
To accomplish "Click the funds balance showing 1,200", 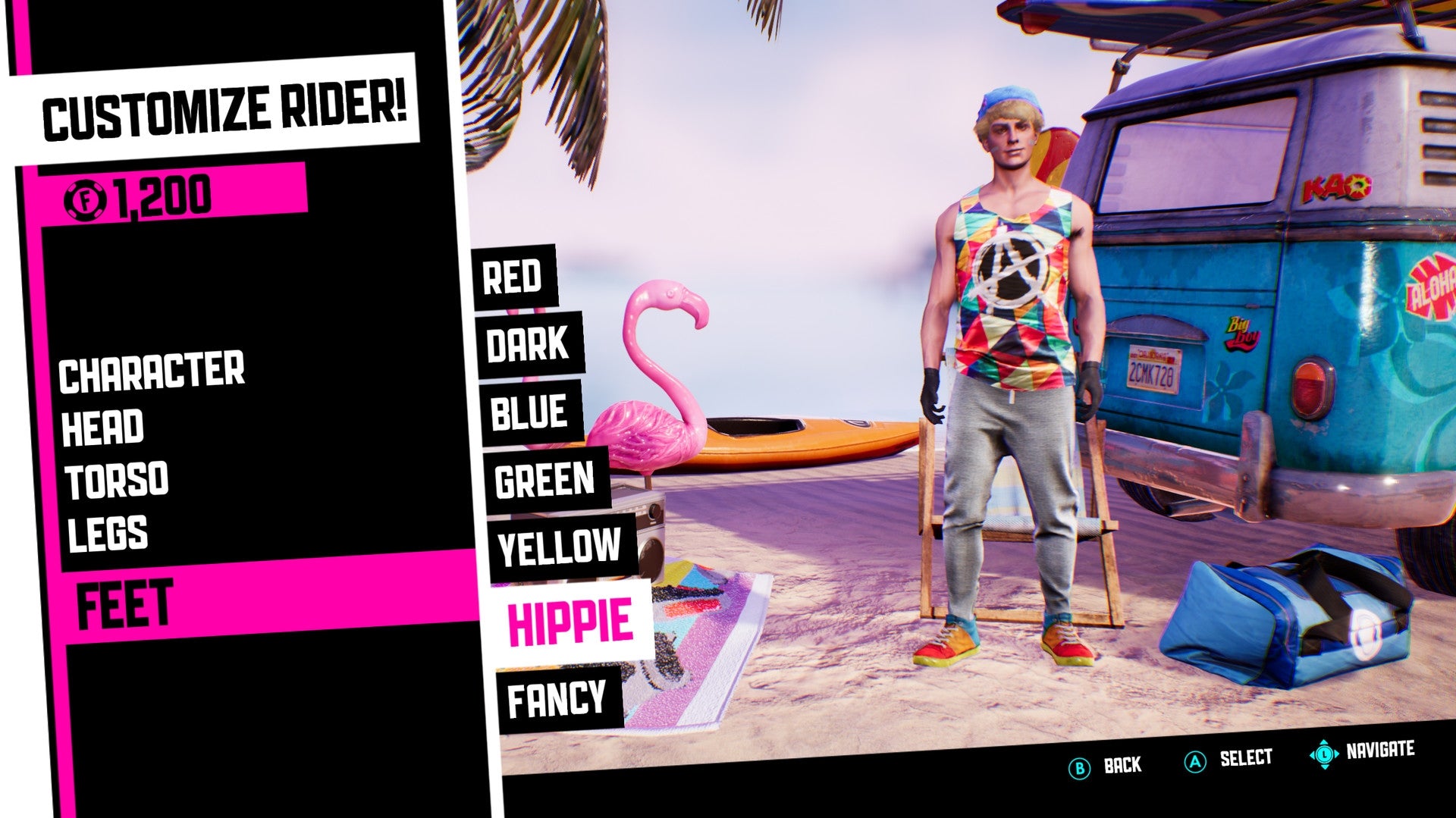I will point(157,196).
